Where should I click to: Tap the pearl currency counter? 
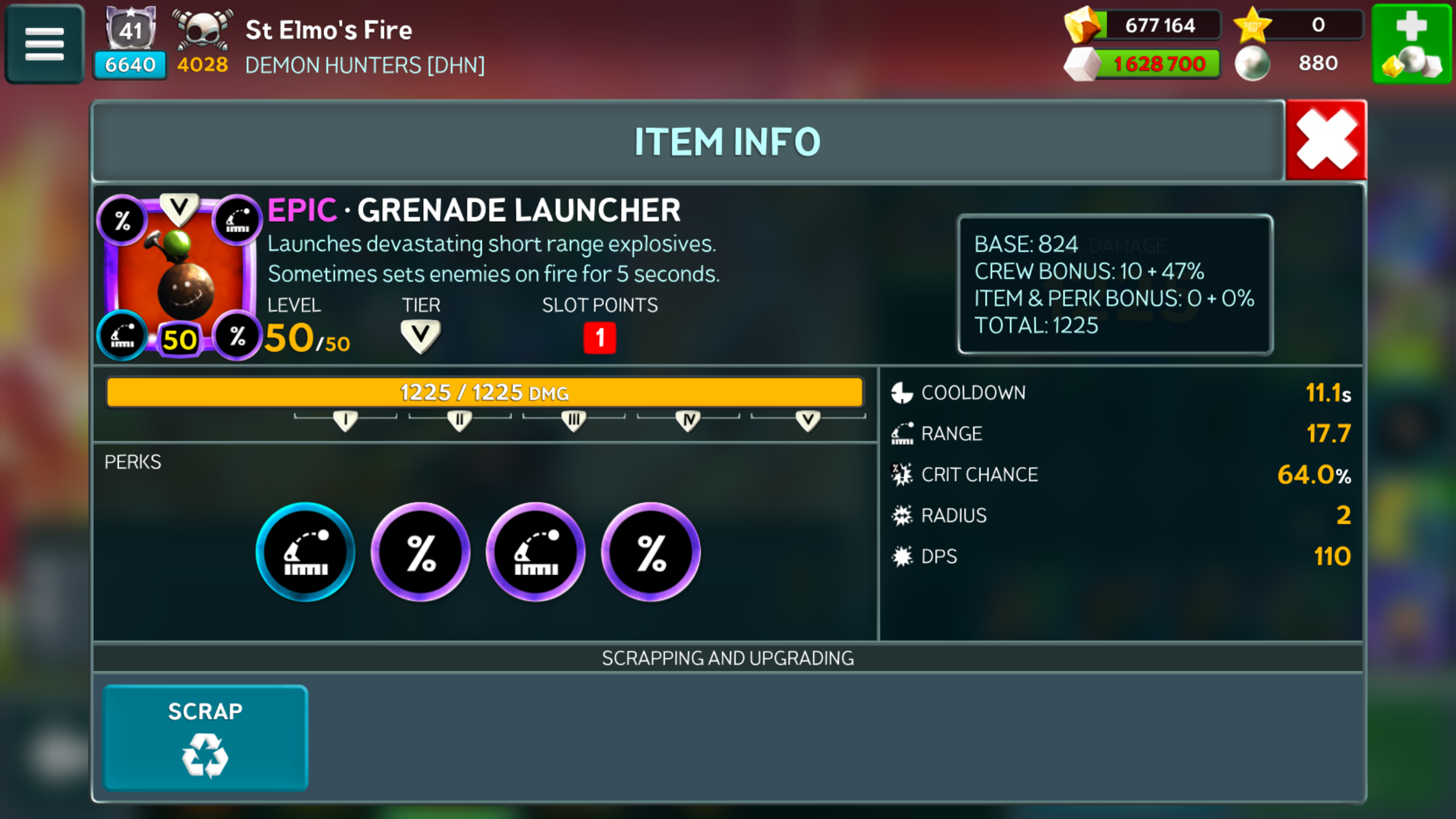1300,63
